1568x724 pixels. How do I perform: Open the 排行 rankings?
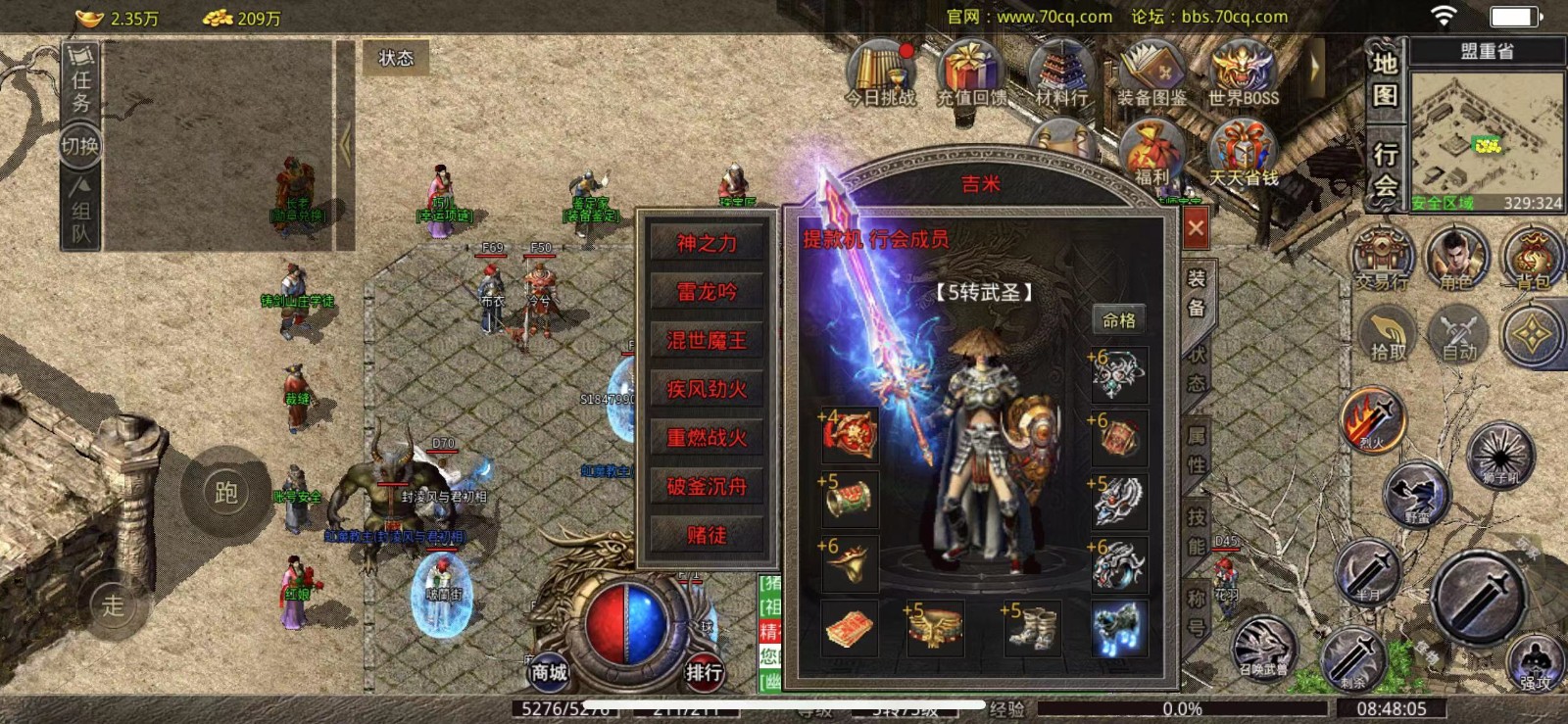(704, 670)
